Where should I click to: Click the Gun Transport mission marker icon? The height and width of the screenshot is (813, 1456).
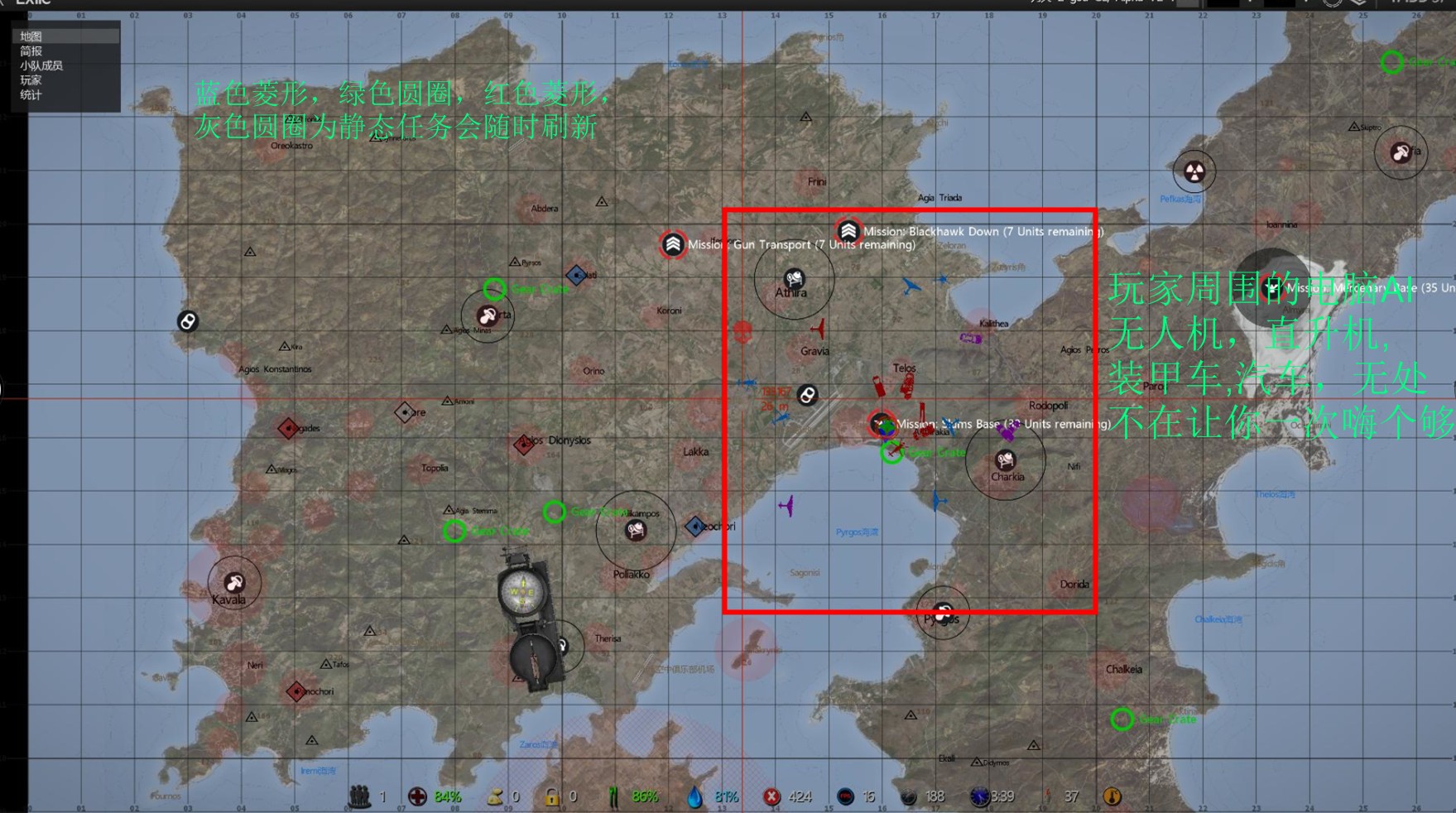click(x=673, y=245)
